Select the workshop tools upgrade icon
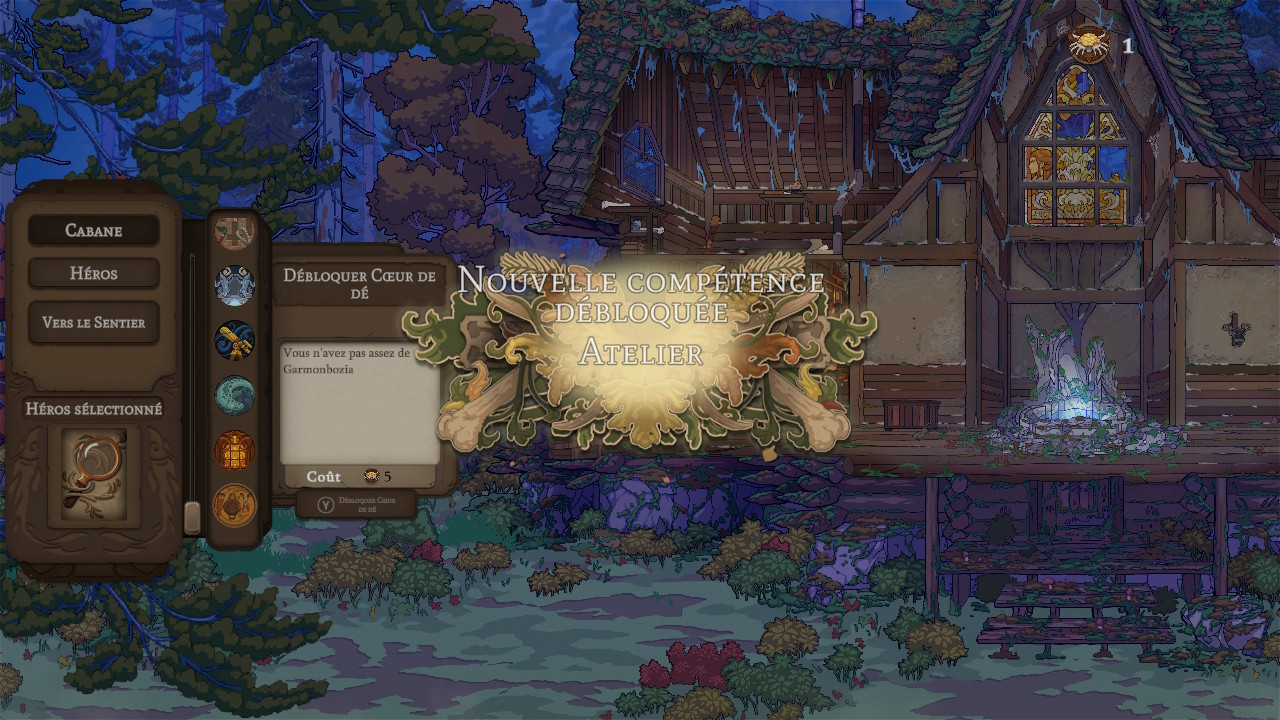The image size is (1280, 720). pos(235,232)
